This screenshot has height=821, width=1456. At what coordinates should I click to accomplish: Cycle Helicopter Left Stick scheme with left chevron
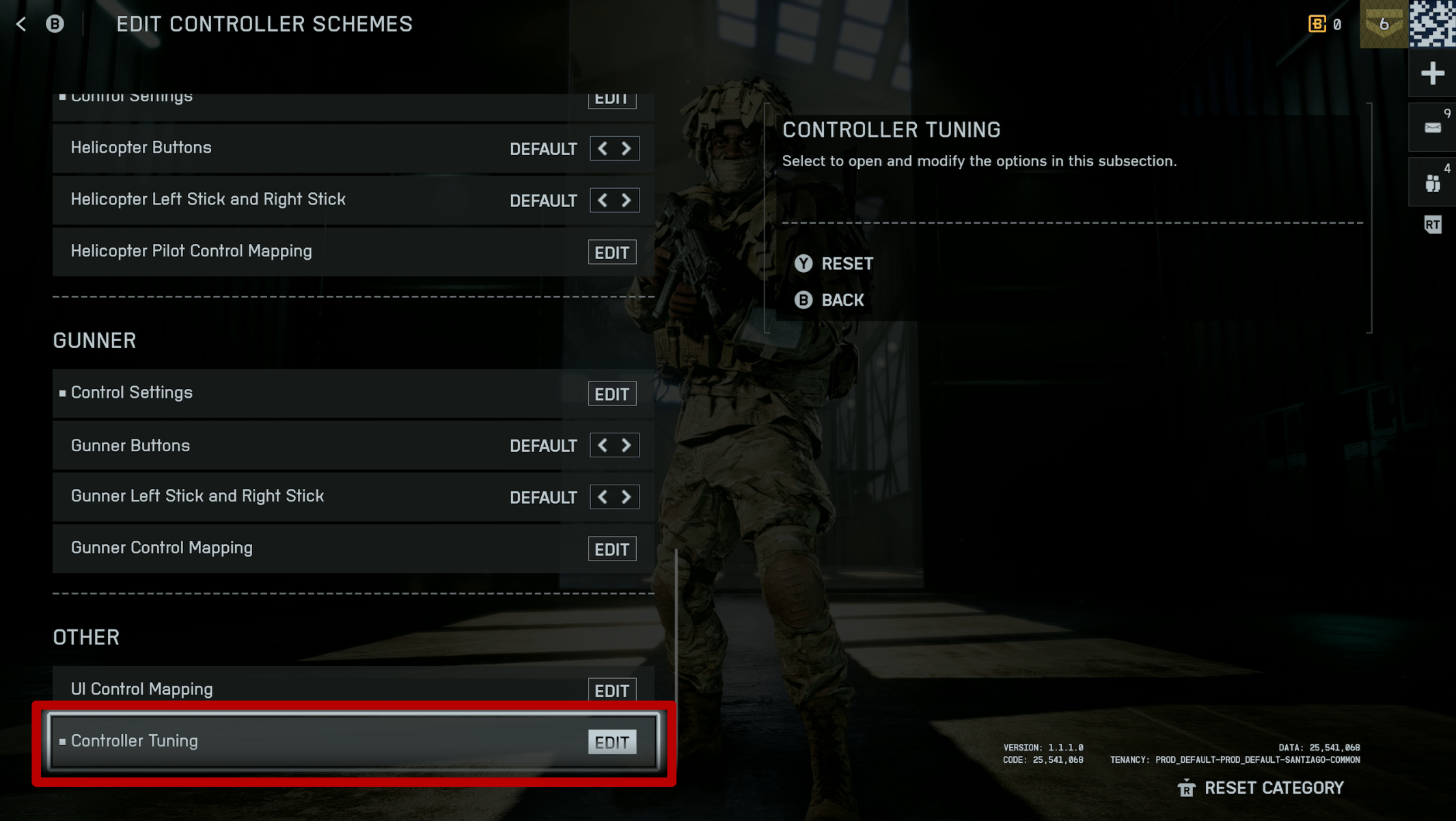point(602,200)
